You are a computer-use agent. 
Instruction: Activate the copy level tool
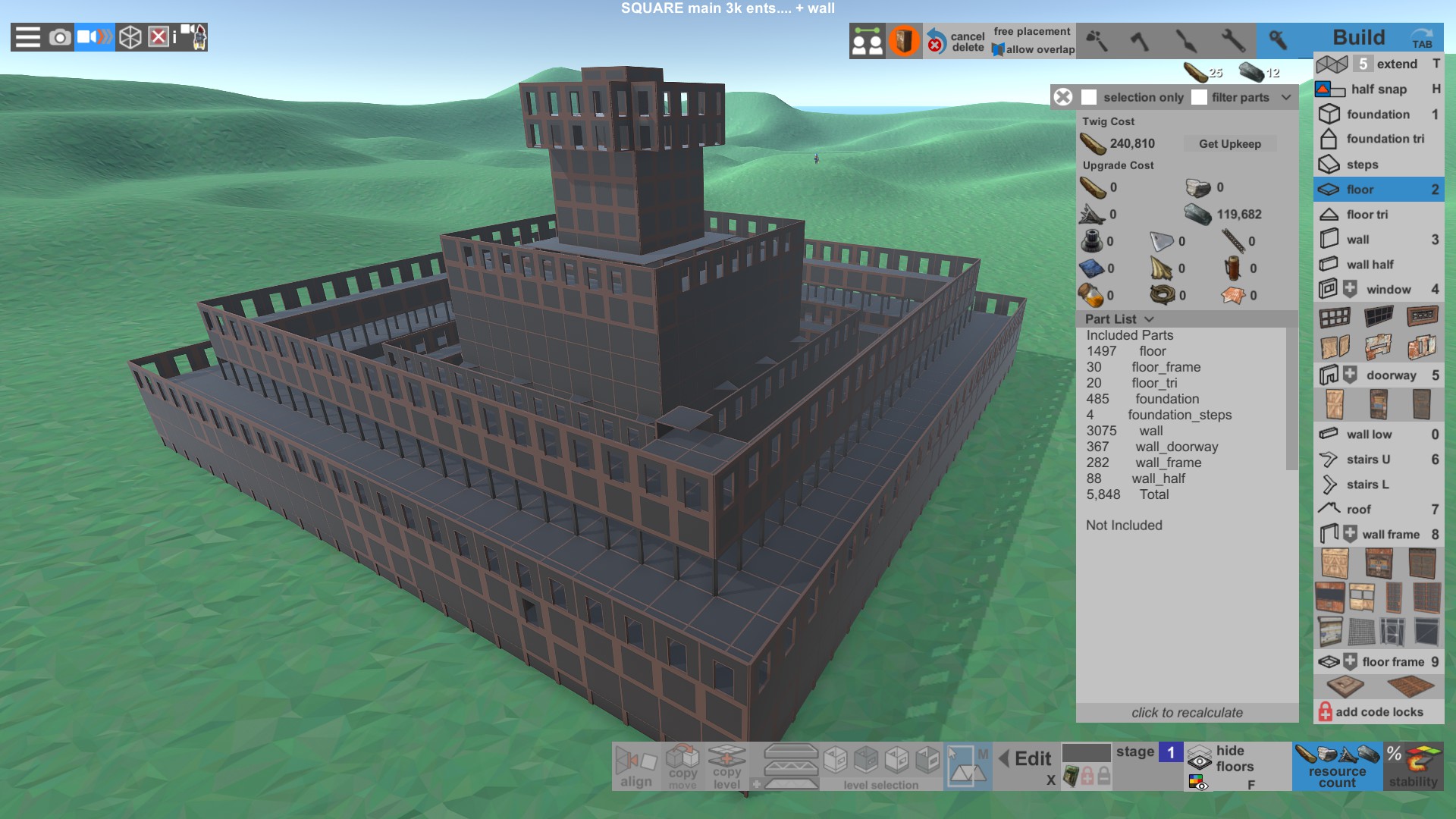(726, 766)
